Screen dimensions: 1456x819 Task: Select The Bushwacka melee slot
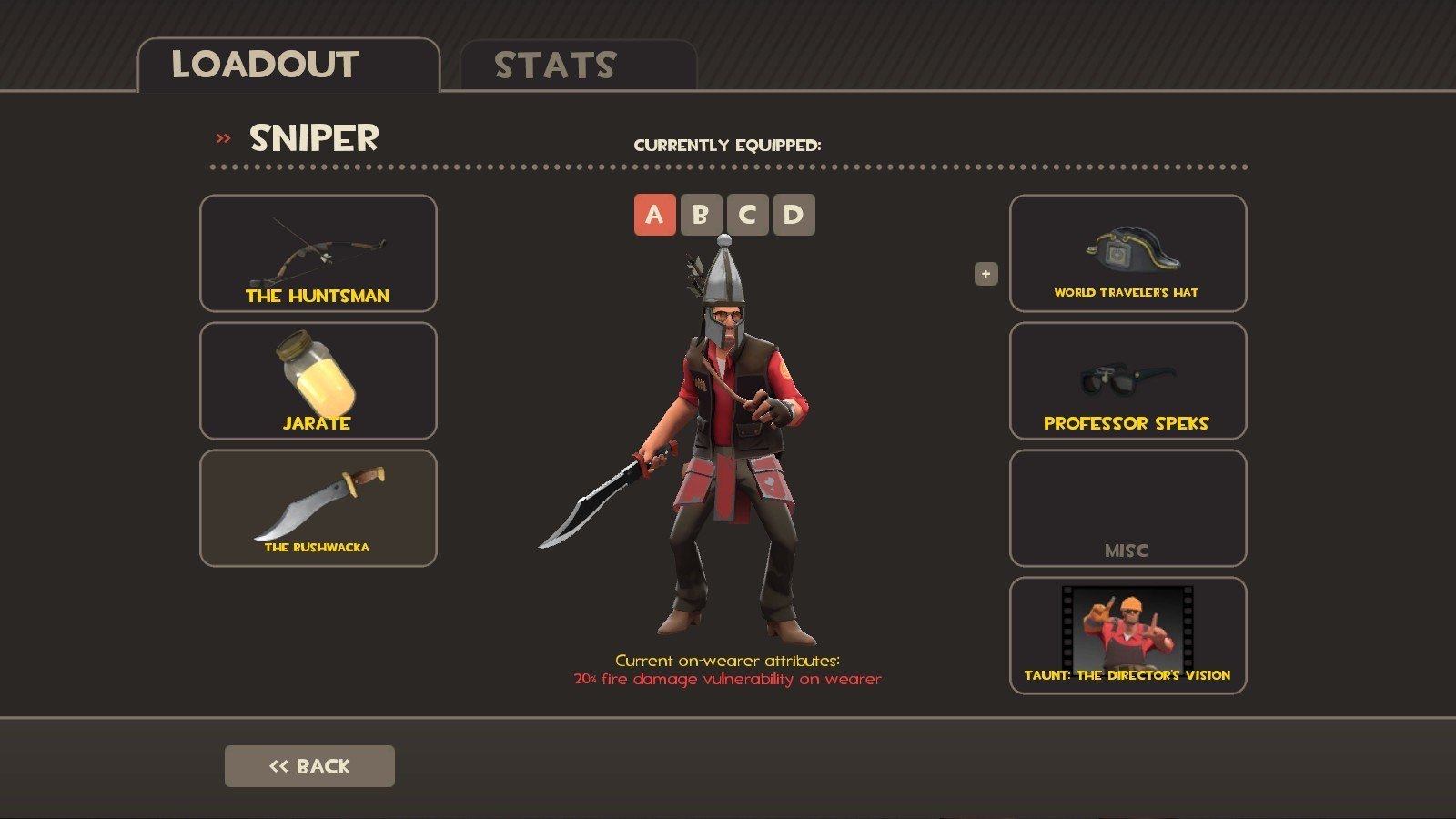[318, 508]
